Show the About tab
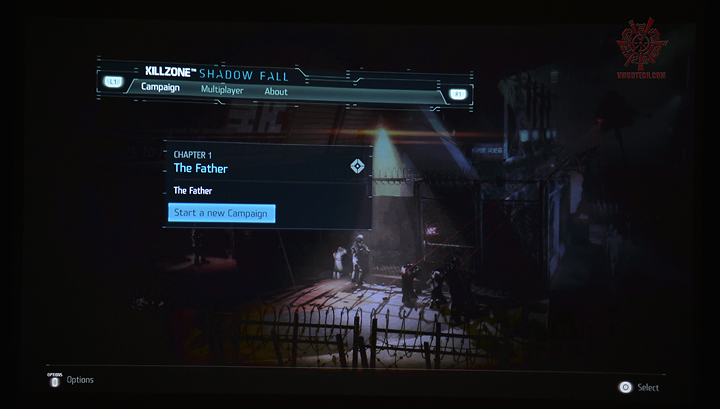This screenshot has height=409, width=720. (276, 92)
